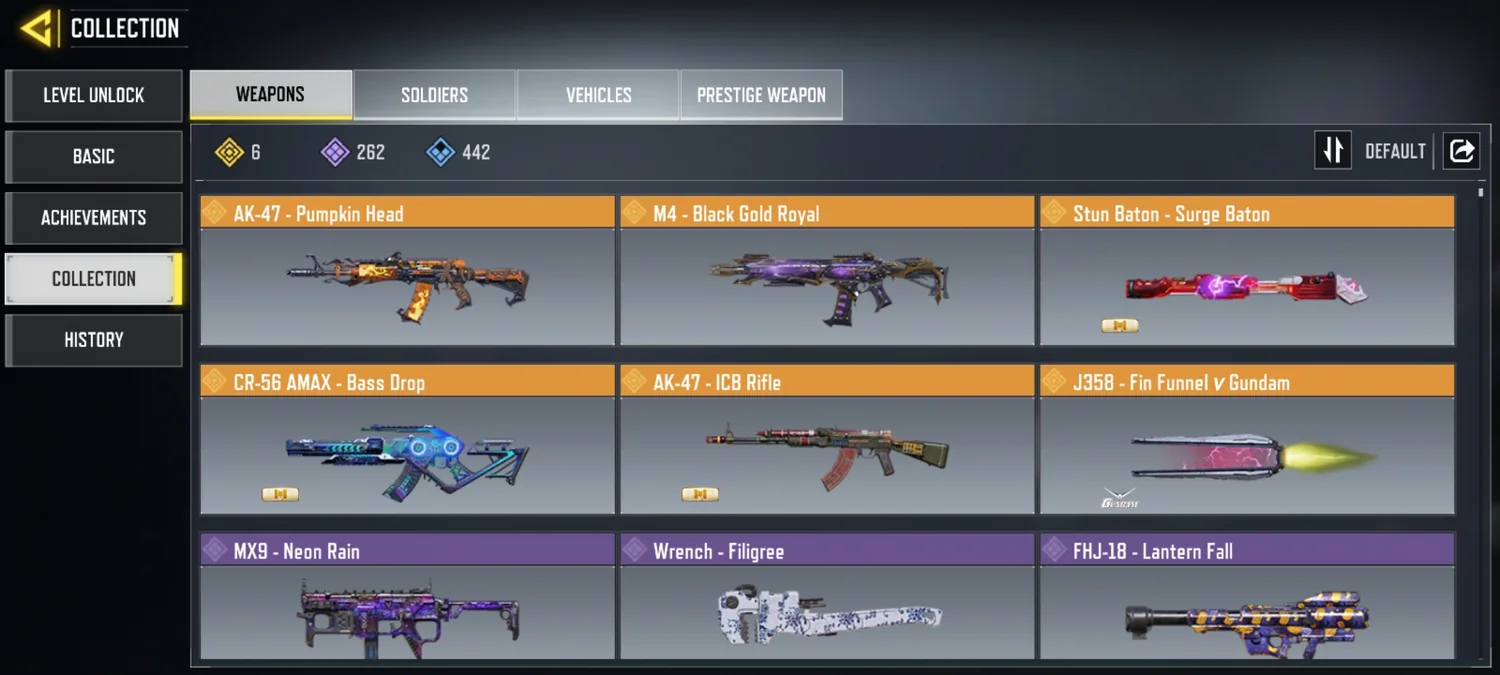Viewport: 1500px width, 675px height.
Task: Open the Achievements section
Action: pyautogui.click(x=94, y=218)
